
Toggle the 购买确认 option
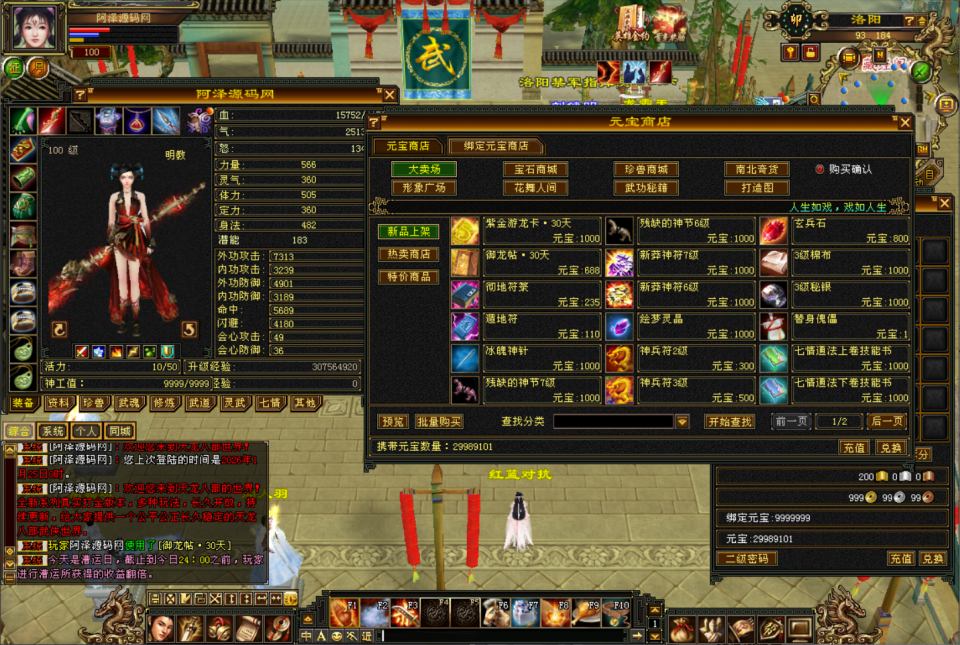[820, 170]
